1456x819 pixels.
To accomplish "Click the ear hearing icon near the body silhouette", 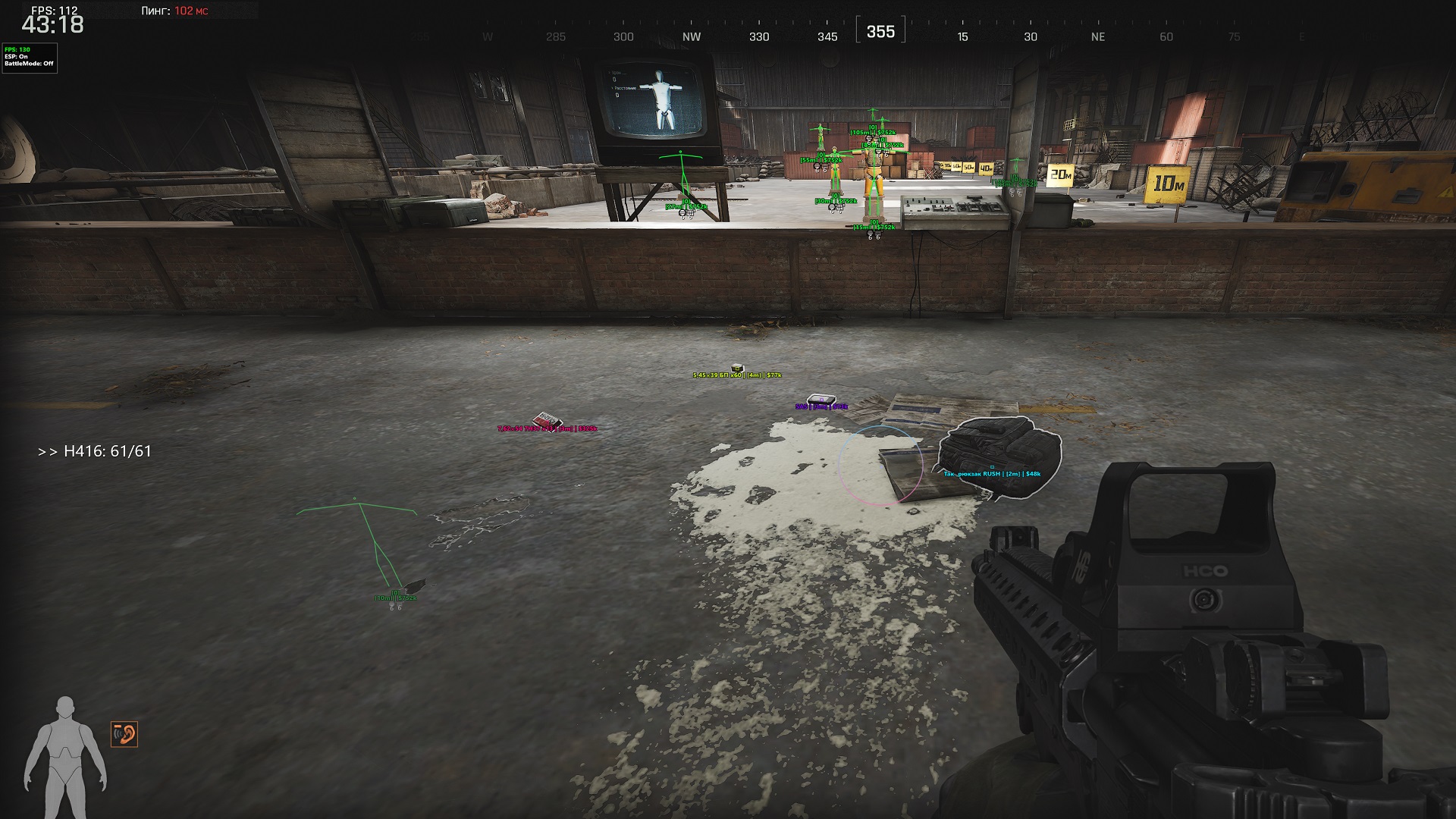I will (126, 734).
